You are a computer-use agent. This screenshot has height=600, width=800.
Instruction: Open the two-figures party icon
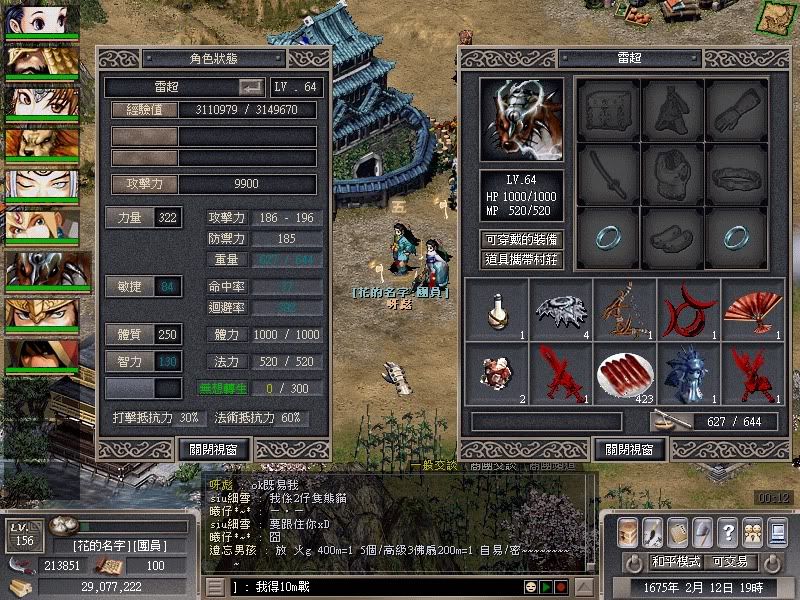(751, 532)
